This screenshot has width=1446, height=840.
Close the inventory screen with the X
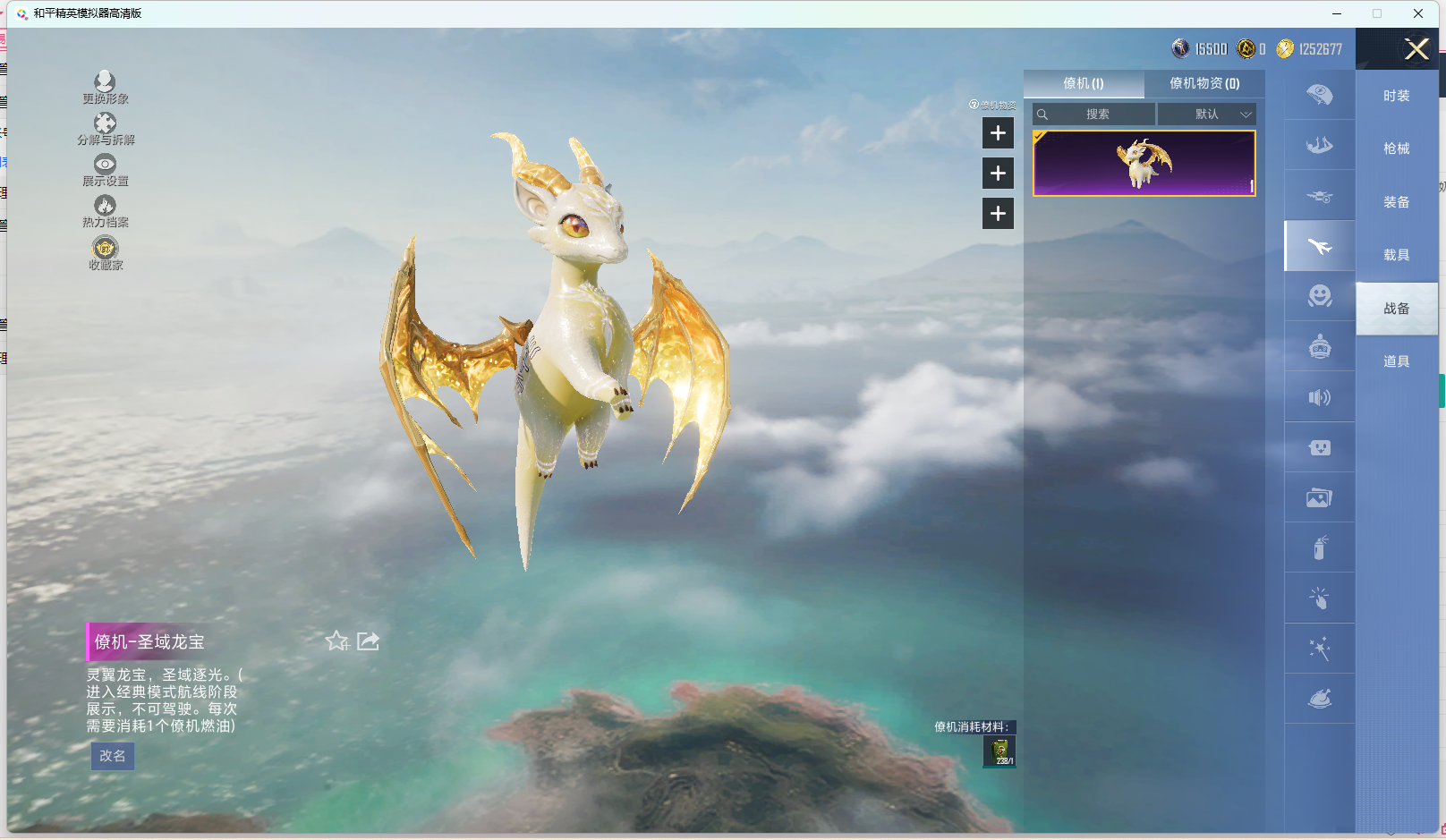click(x=1416, y=49)
